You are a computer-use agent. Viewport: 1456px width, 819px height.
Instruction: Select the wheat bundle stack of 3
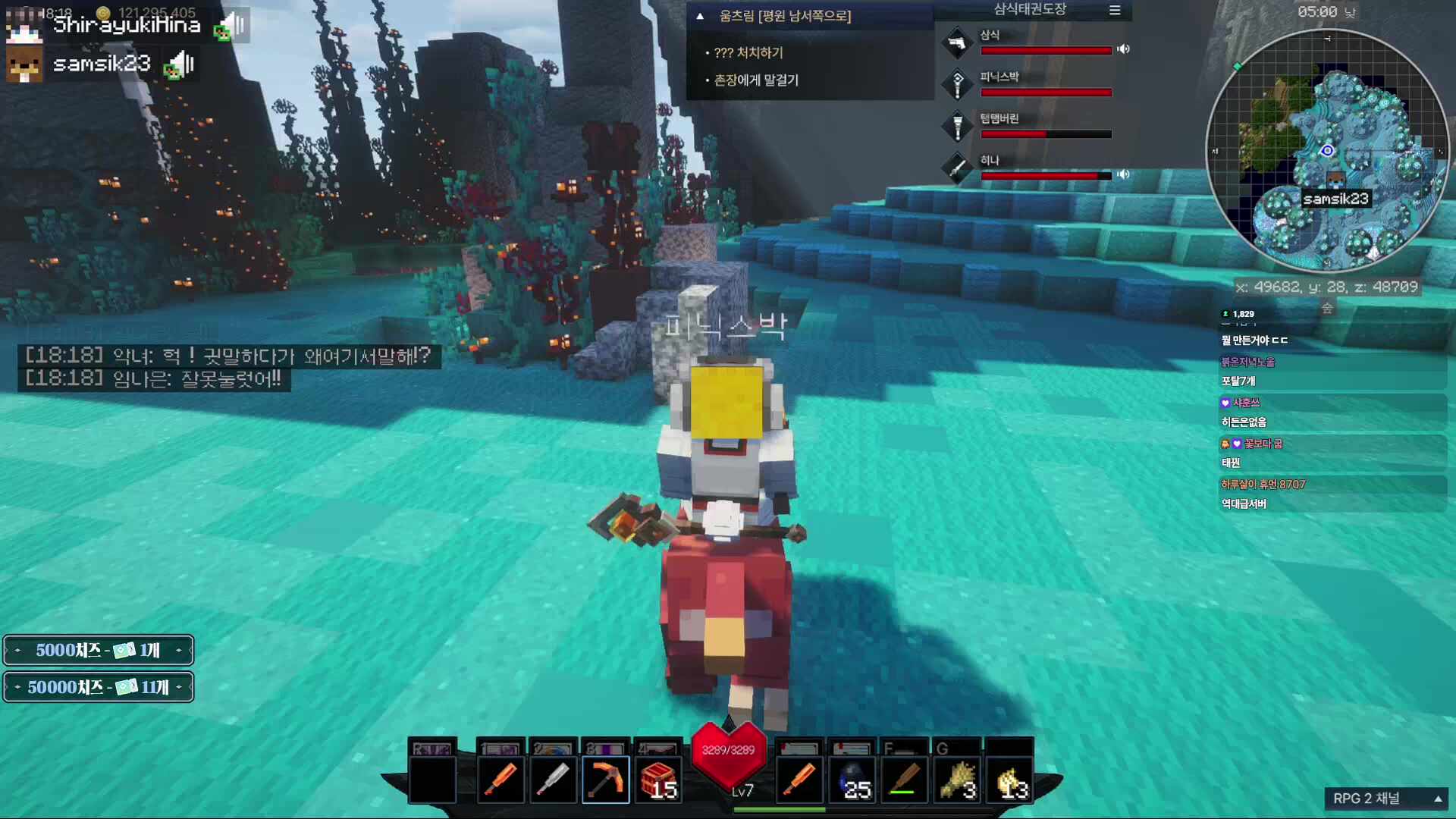[x=957, y=780]
